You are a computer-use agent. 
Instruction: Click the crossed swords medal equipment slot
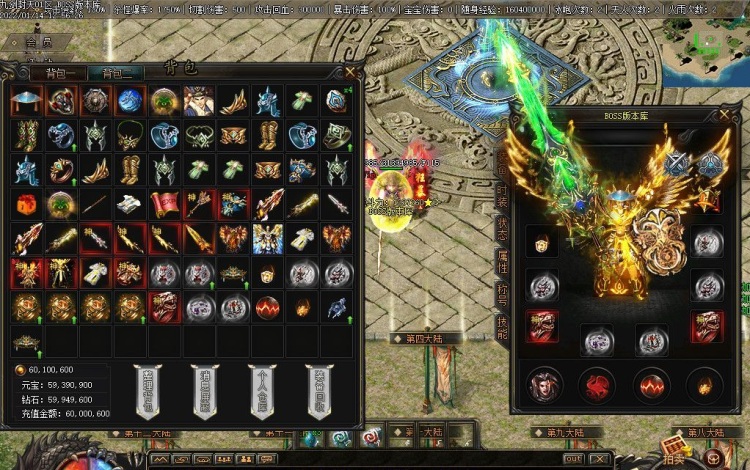(678, 166)
